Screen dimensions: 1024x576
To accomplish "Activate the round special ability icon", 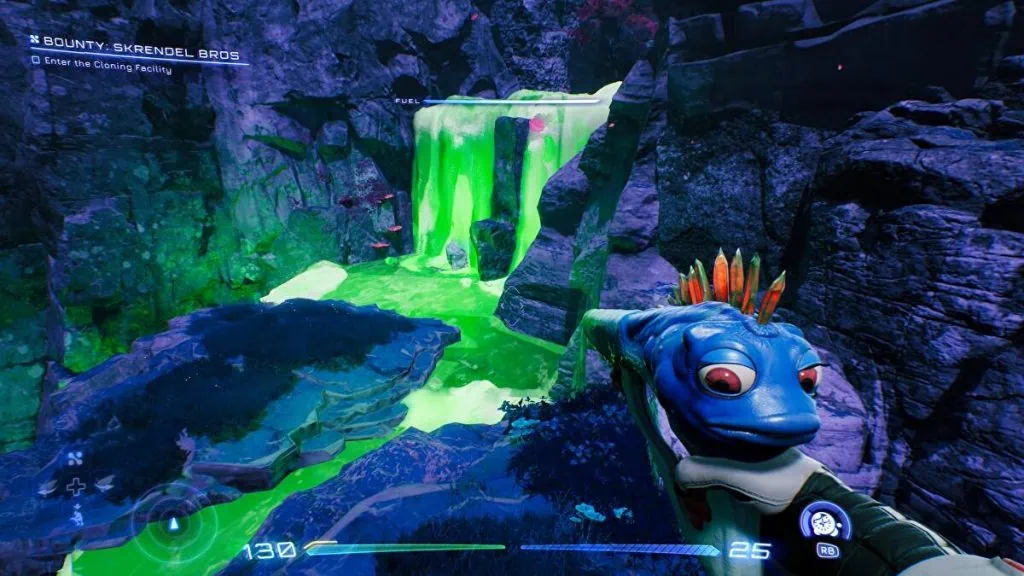I will [x=825, y=521].
